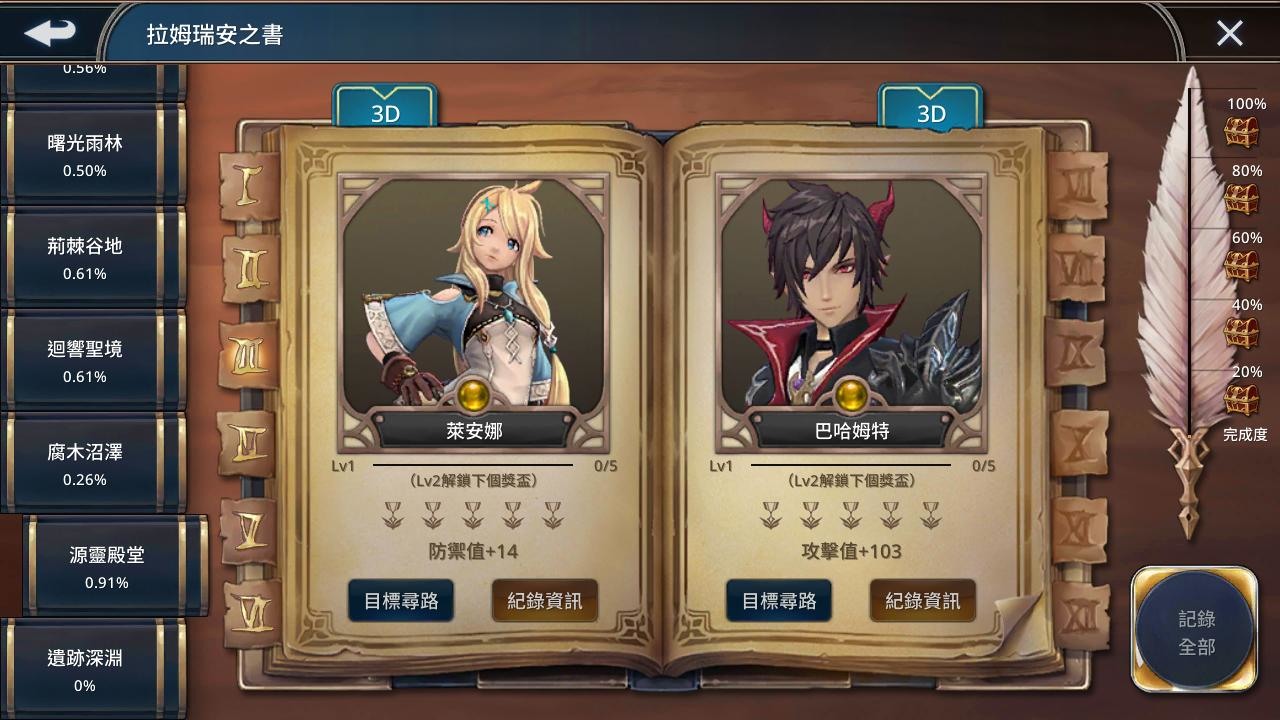Click the 3D view icon above 巴哈姆特
The image size is (1280, 720).
[930, 112]
